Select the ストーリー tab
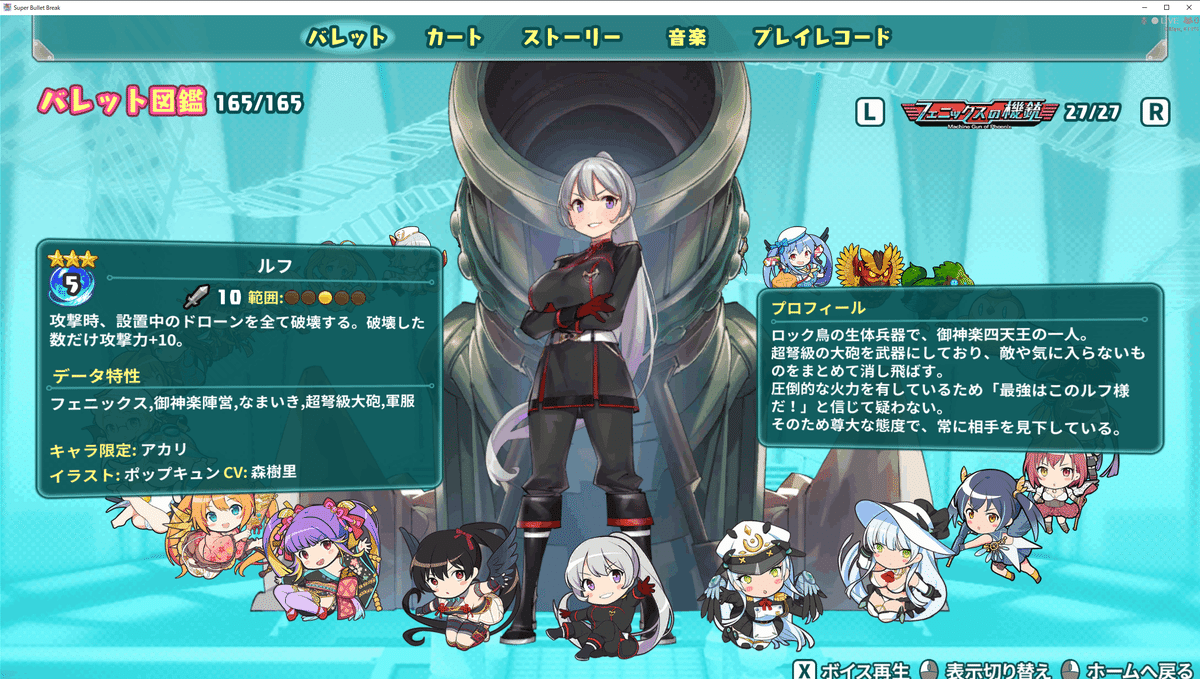 [572, 38]
